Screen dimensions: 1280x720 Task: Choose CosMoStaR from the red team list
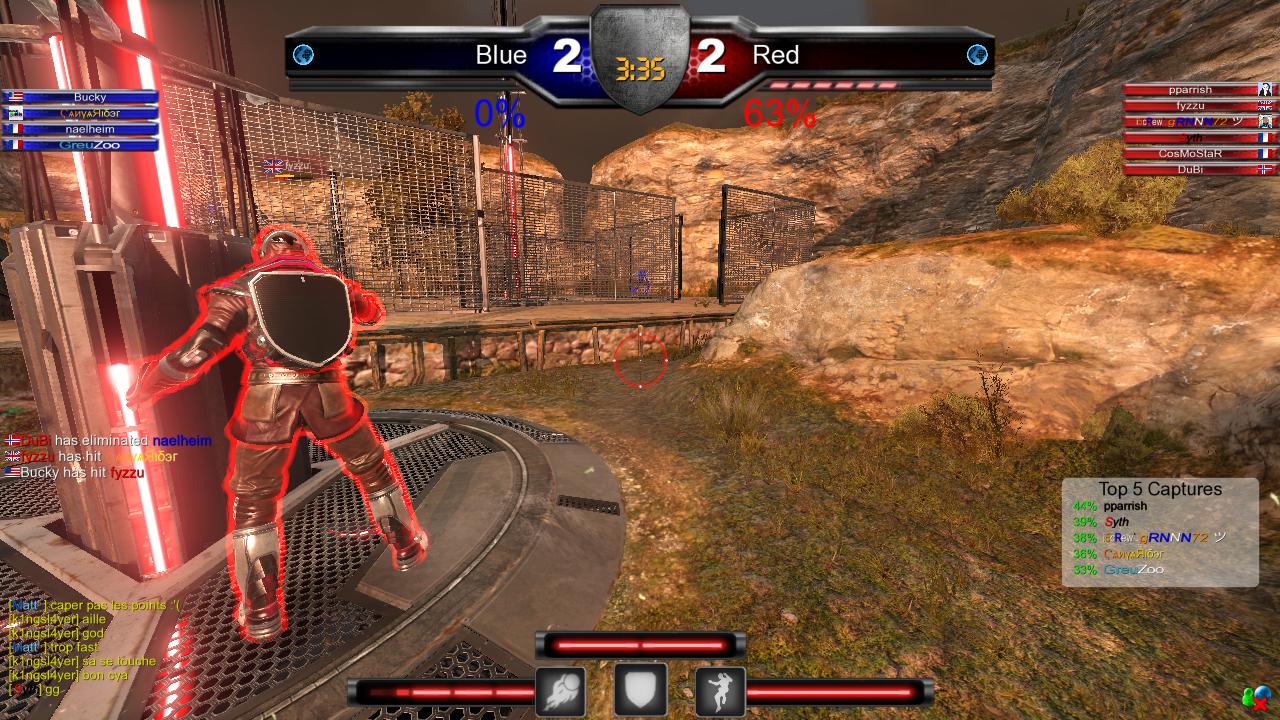[x=1190, y=154]
